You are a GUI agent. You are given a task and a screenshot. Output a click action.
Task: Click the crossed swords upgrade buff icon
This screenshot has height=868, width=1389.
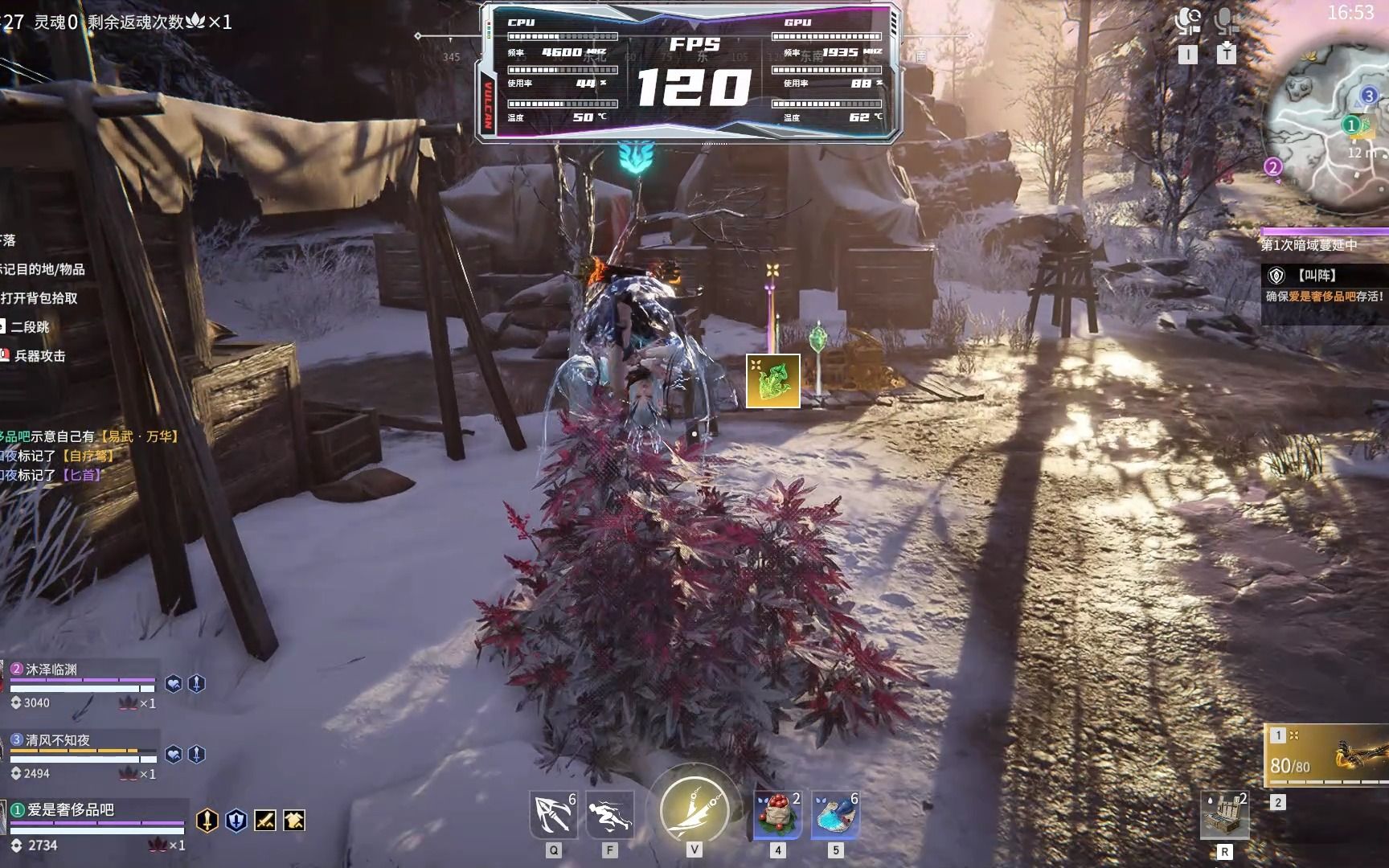click(265, 821)
